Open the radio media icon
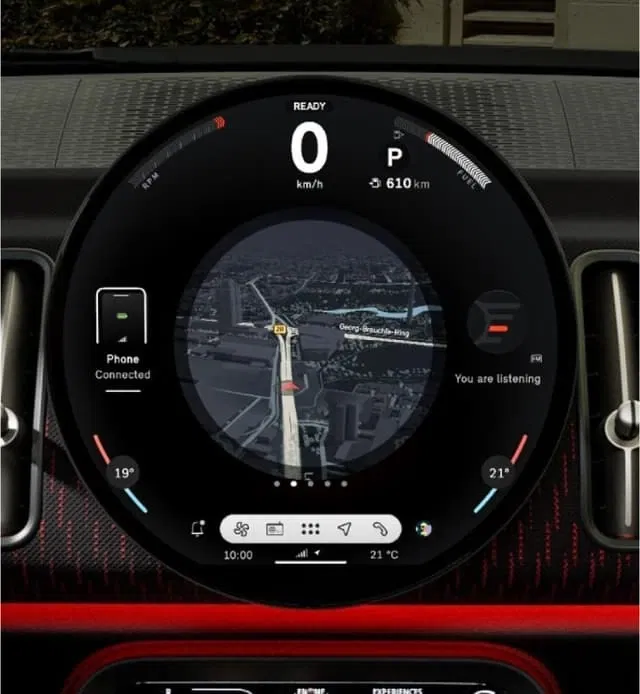 (275, 529)
